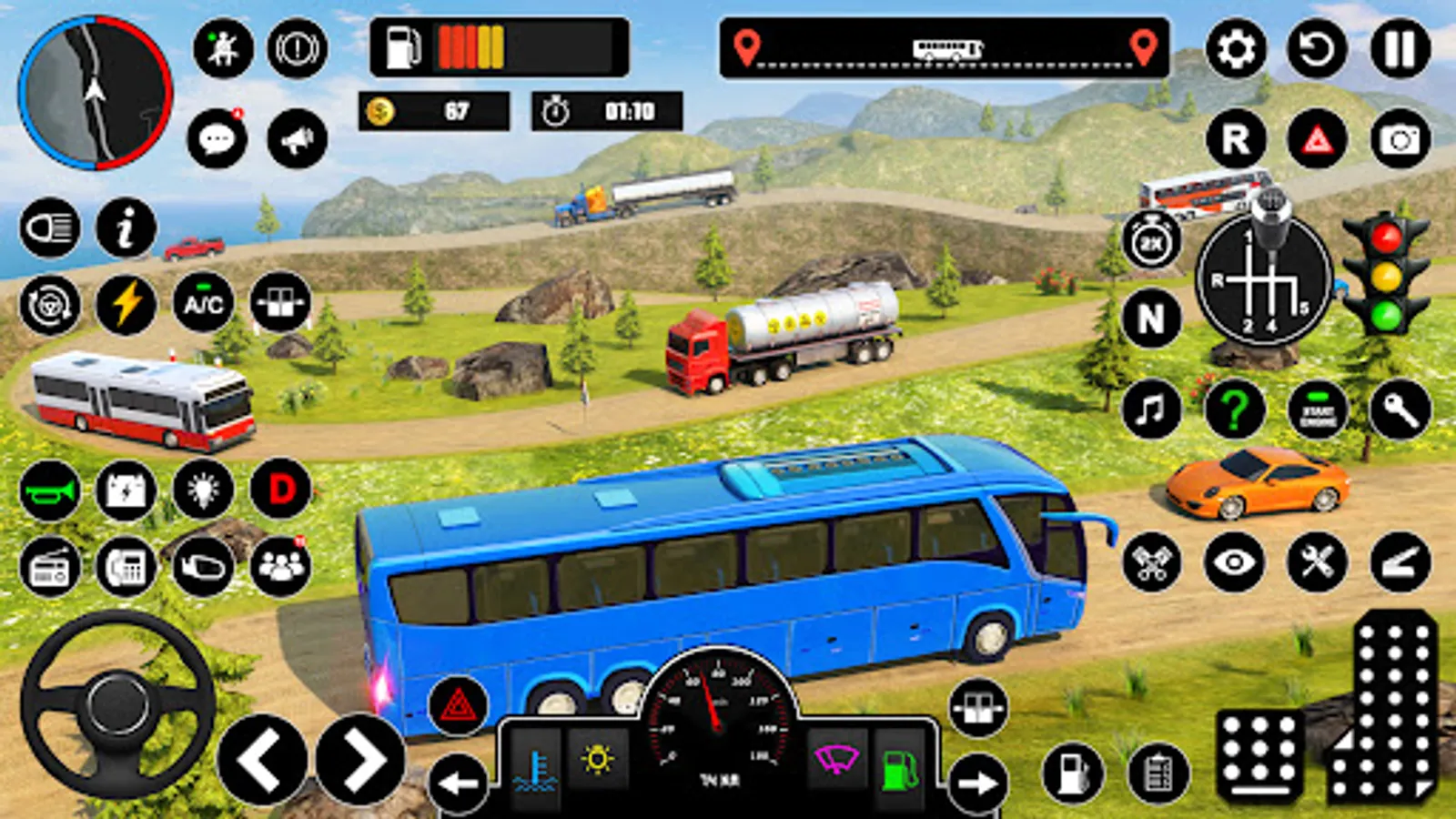Open the camera view button
Image resolution: width=1456 pixels, height=819 pixels.
[1400, 139]
